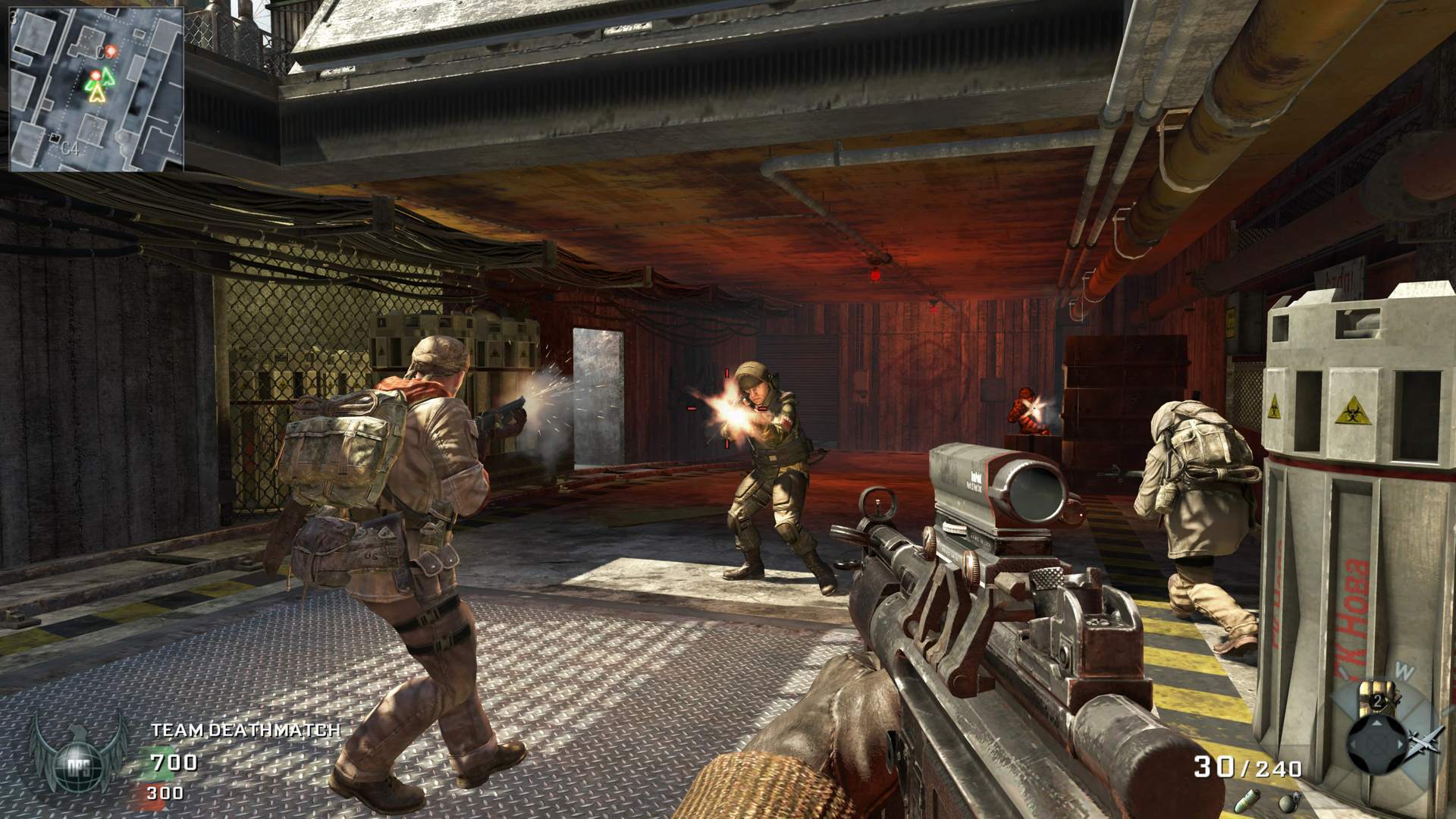The width and height of the screenshot is (1456, 819).
Task: Click the frag grenade icon
Action: (1291, 802)
